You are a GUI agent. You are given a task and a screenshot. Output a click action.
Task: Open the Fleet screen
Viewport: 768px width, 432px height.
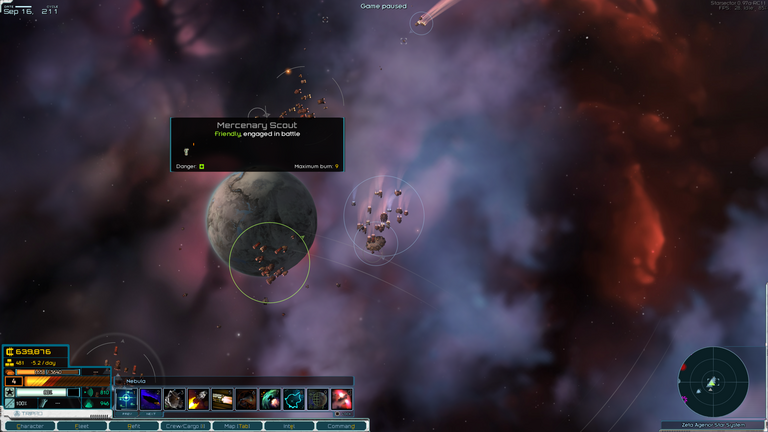click(82, 426)
